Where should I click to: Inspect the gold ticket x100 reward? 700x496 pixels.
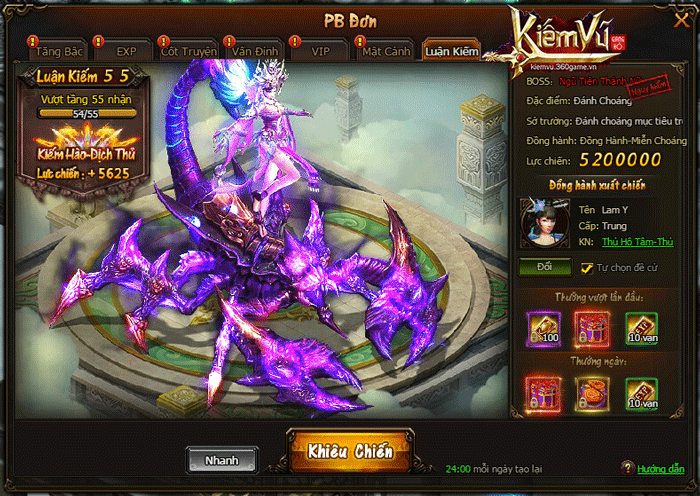point(545,328)
